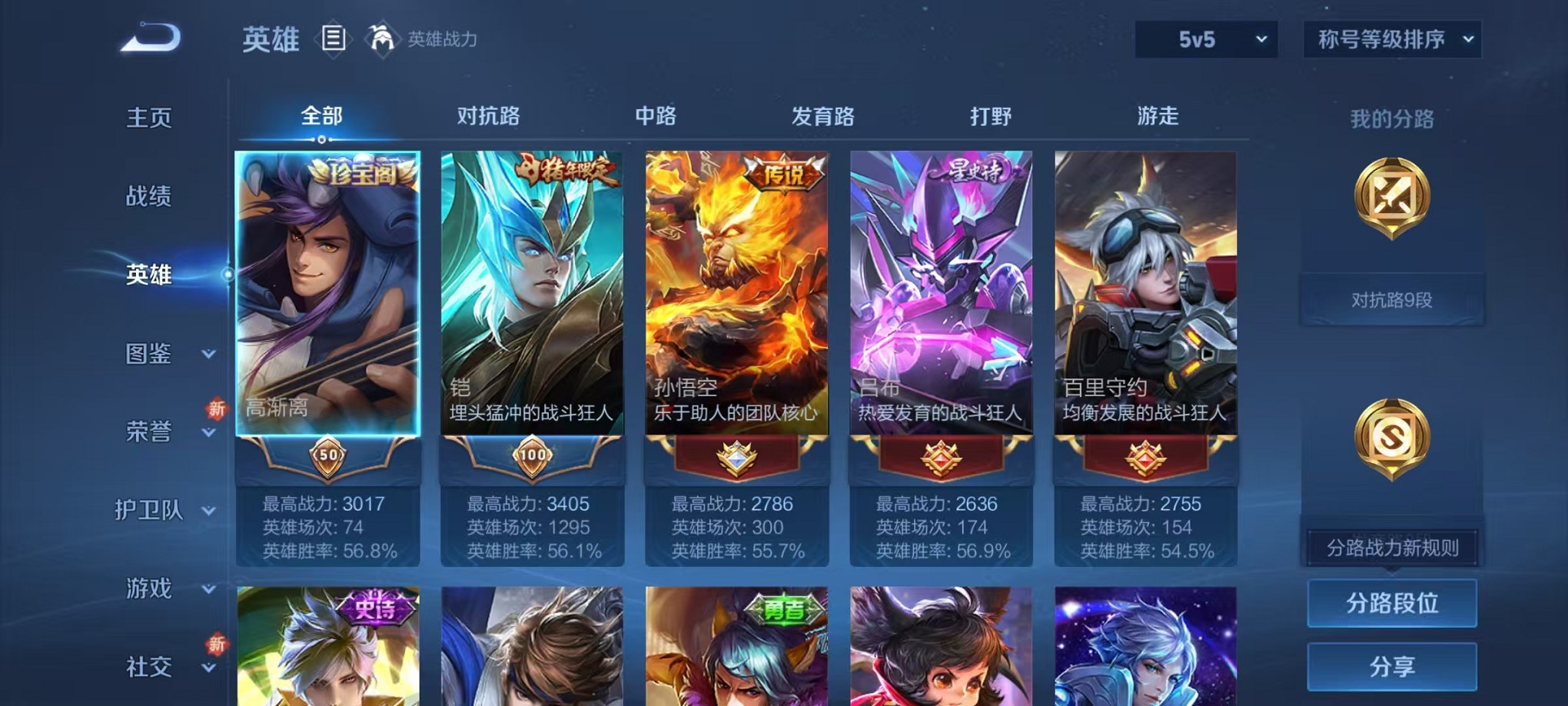Click the 英雄战力 helmet icon

[380, 38]
